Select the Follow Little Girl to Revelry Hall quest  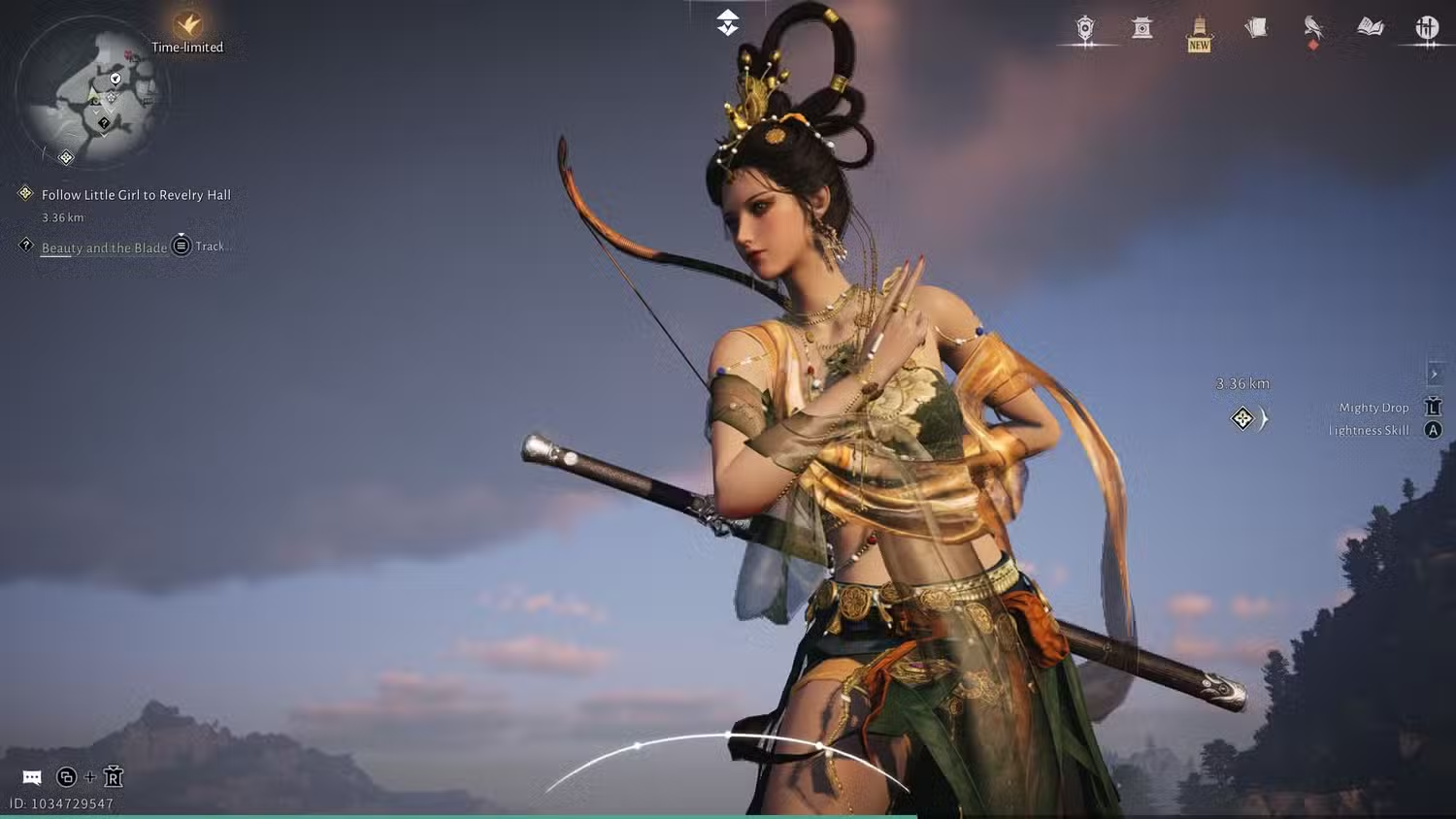(136, 195)
